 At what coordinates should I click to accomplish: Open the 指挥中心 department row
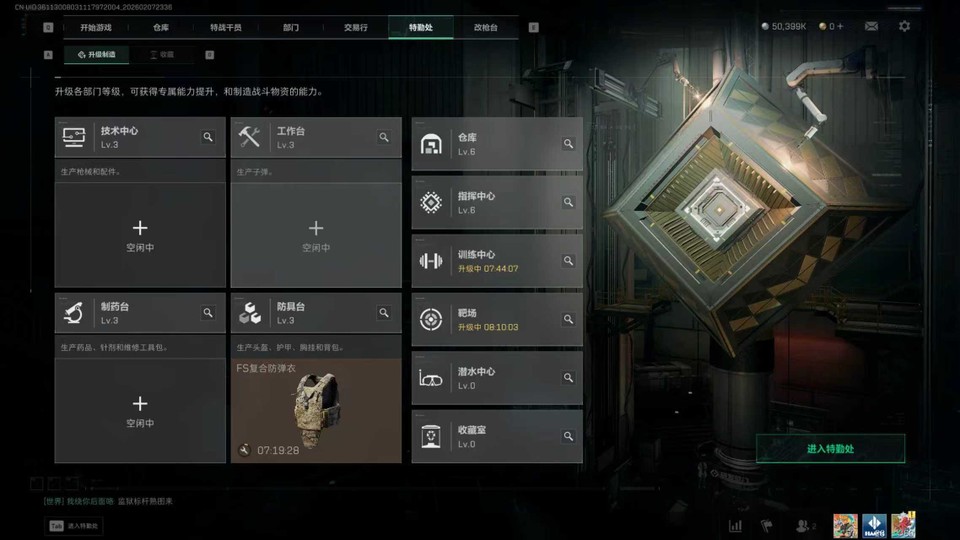click(x=496, y=202)
